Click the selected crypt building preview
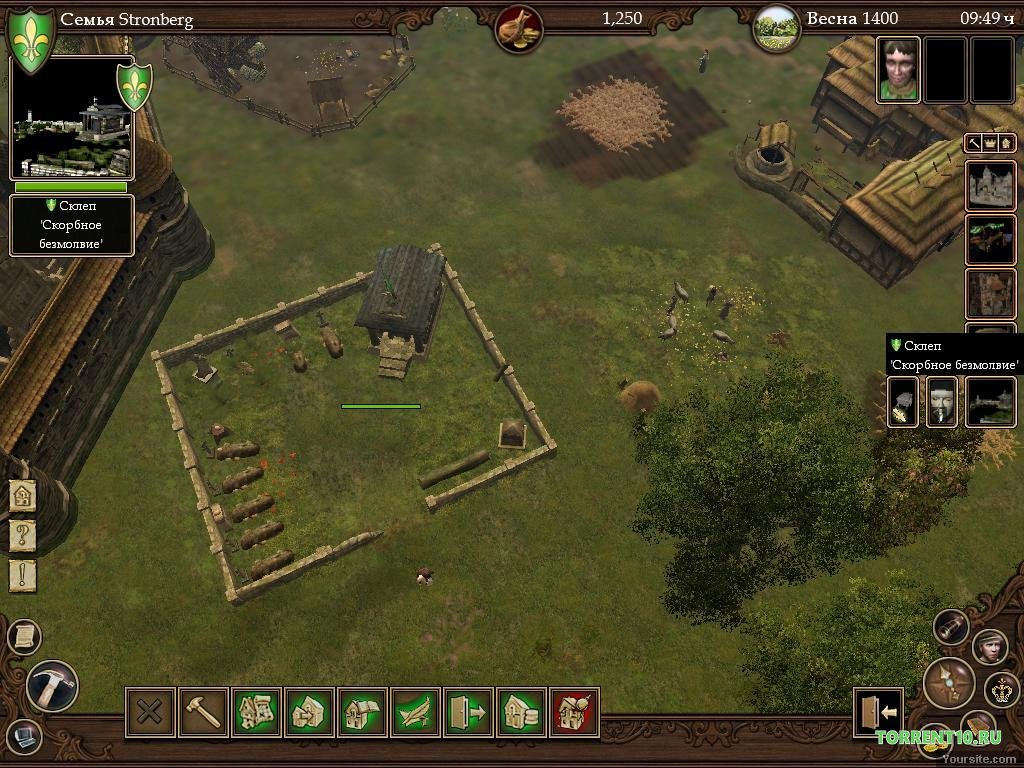 click(70, 118)
